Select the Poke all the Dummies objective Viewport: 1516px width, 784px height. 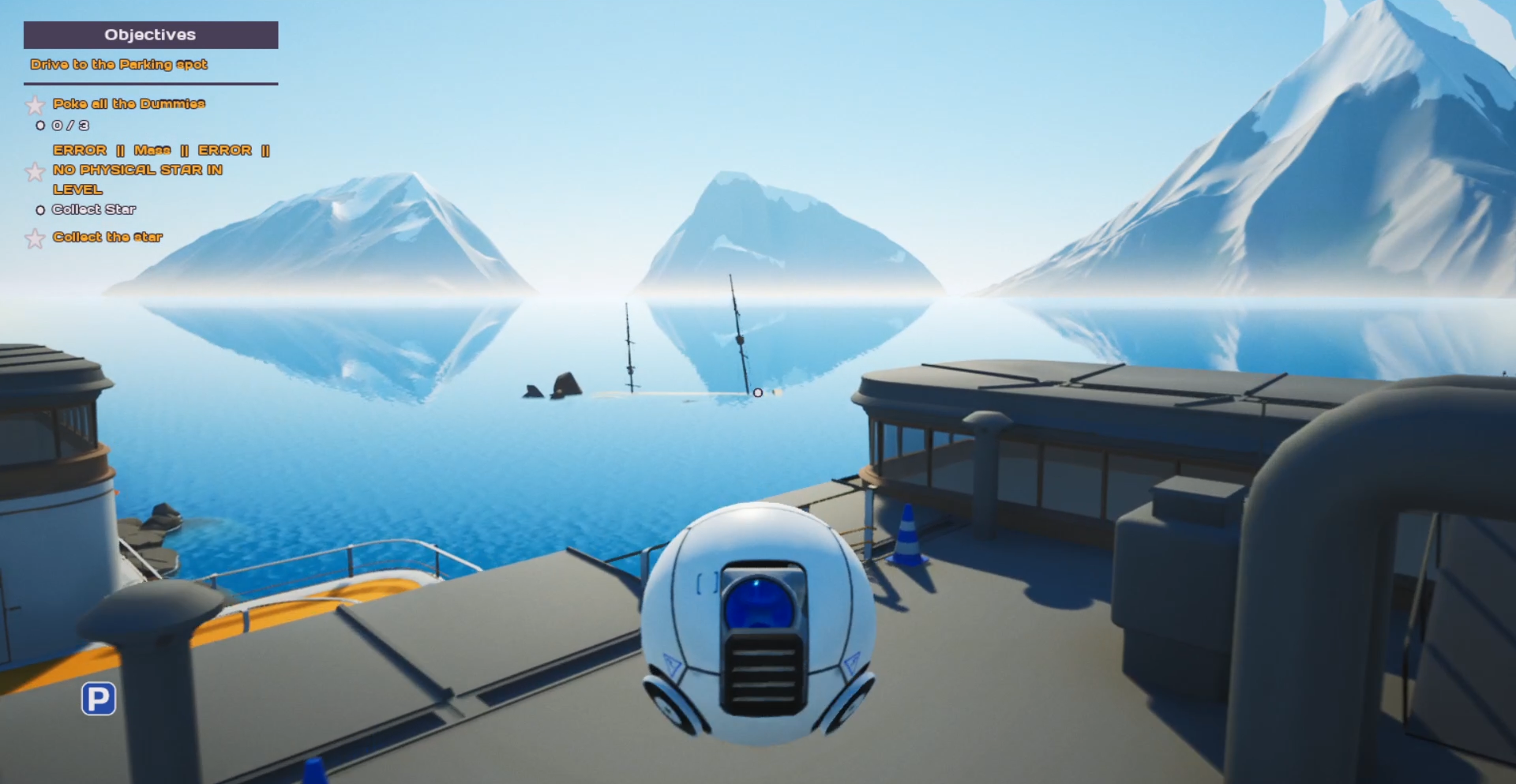pos(129,103)
